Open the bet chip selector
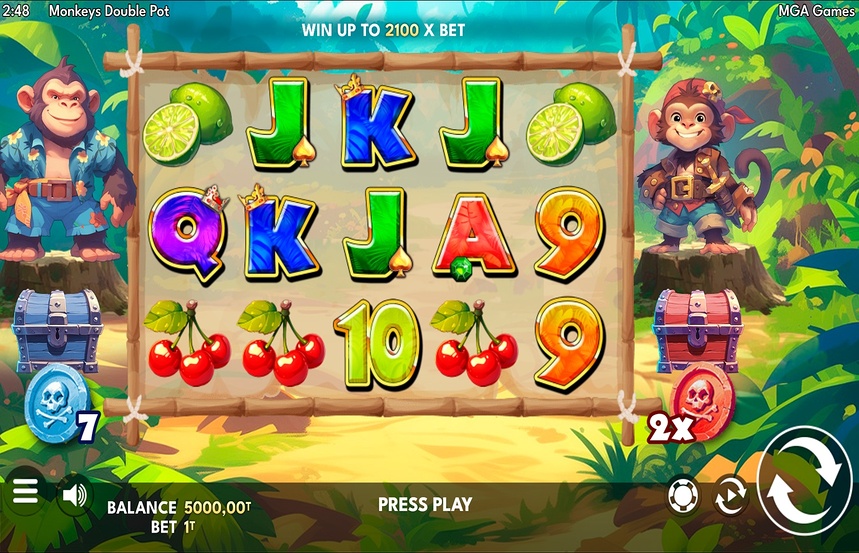The width and height of the screenshot is (859, 553). click(682, 495)
